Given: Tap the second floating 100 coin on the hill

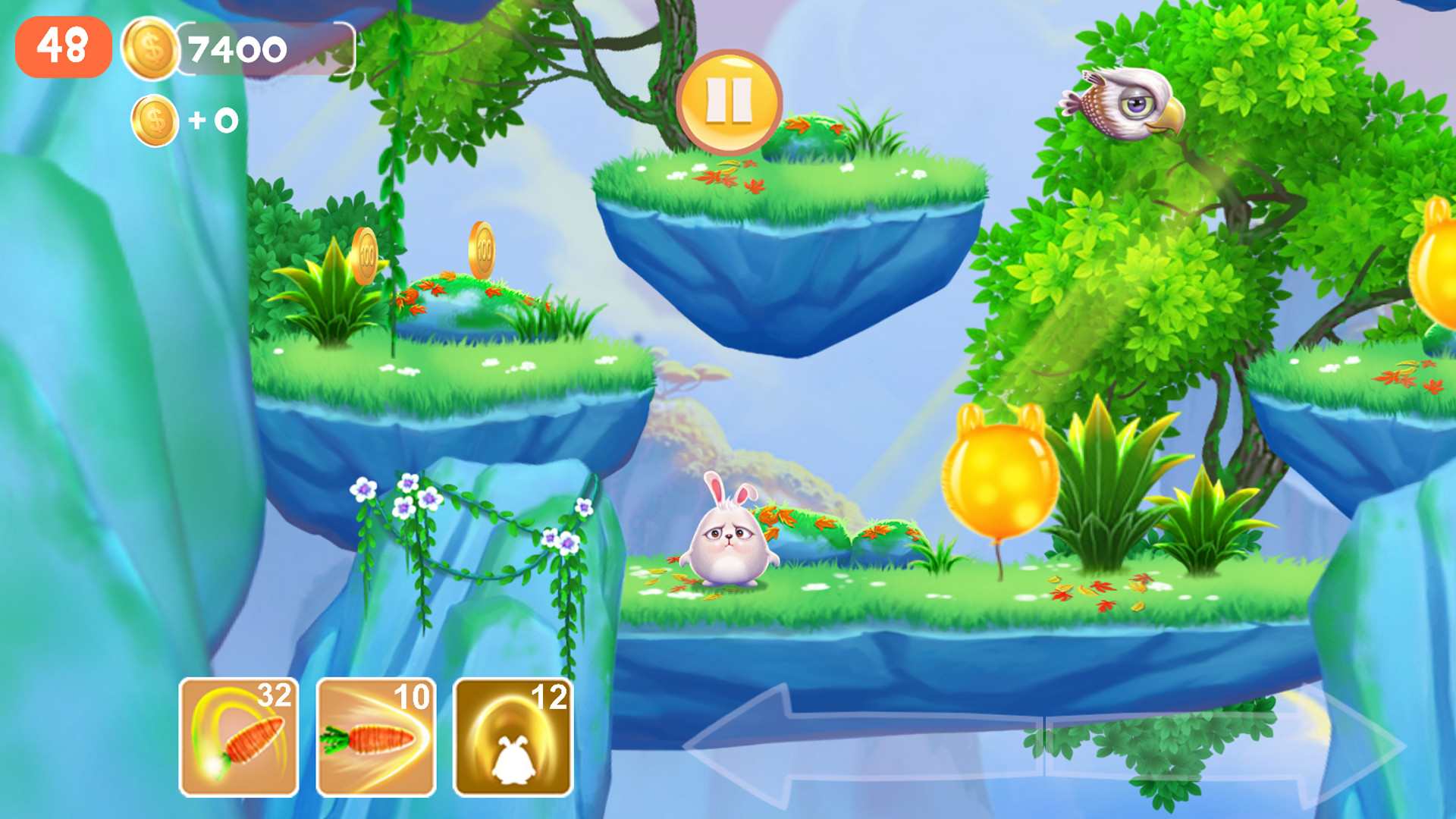Looking at the screenshot, I should coord(482,249).
